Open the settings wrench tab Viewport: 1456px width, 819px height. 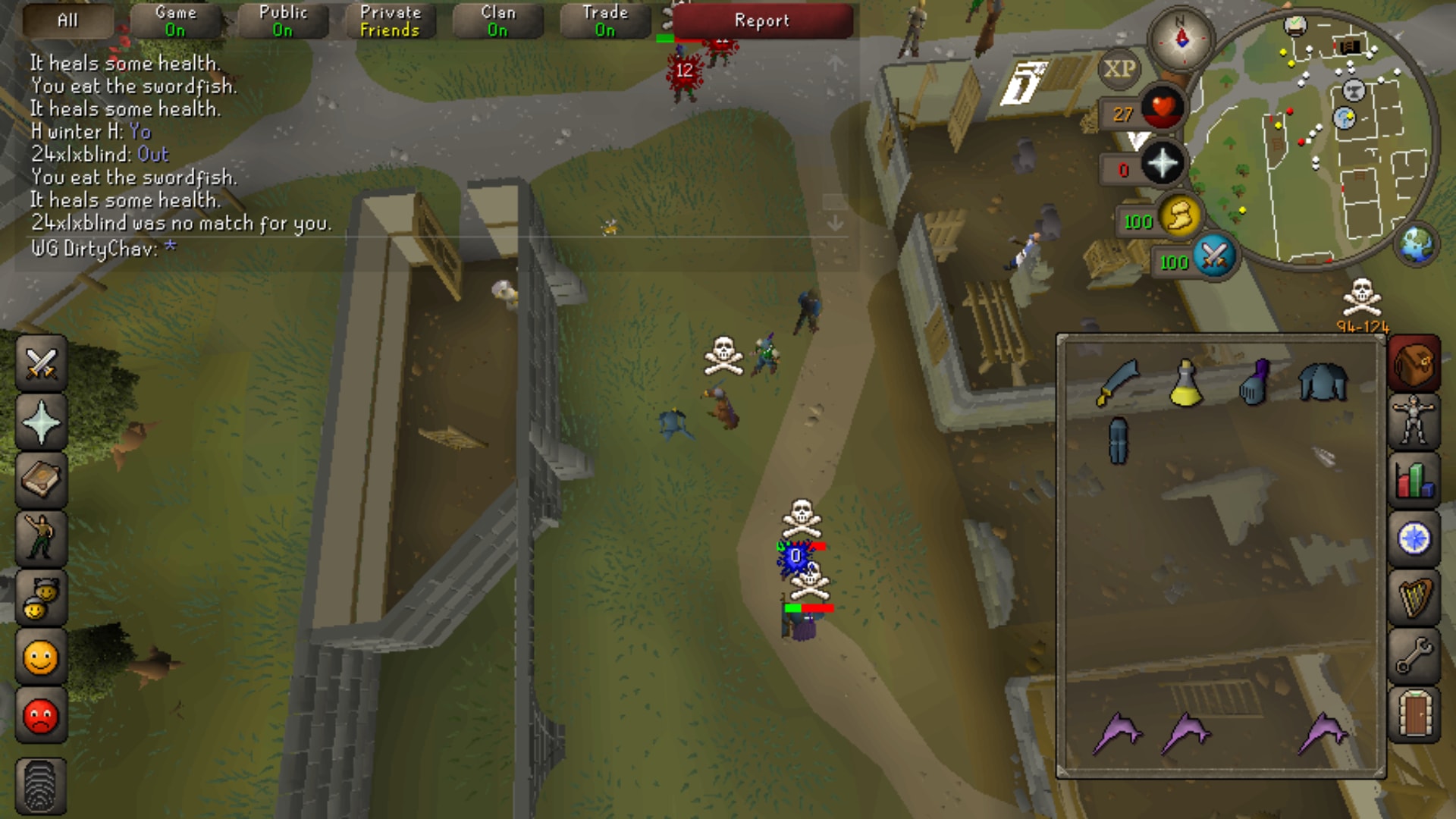(x=1414, y=656)
